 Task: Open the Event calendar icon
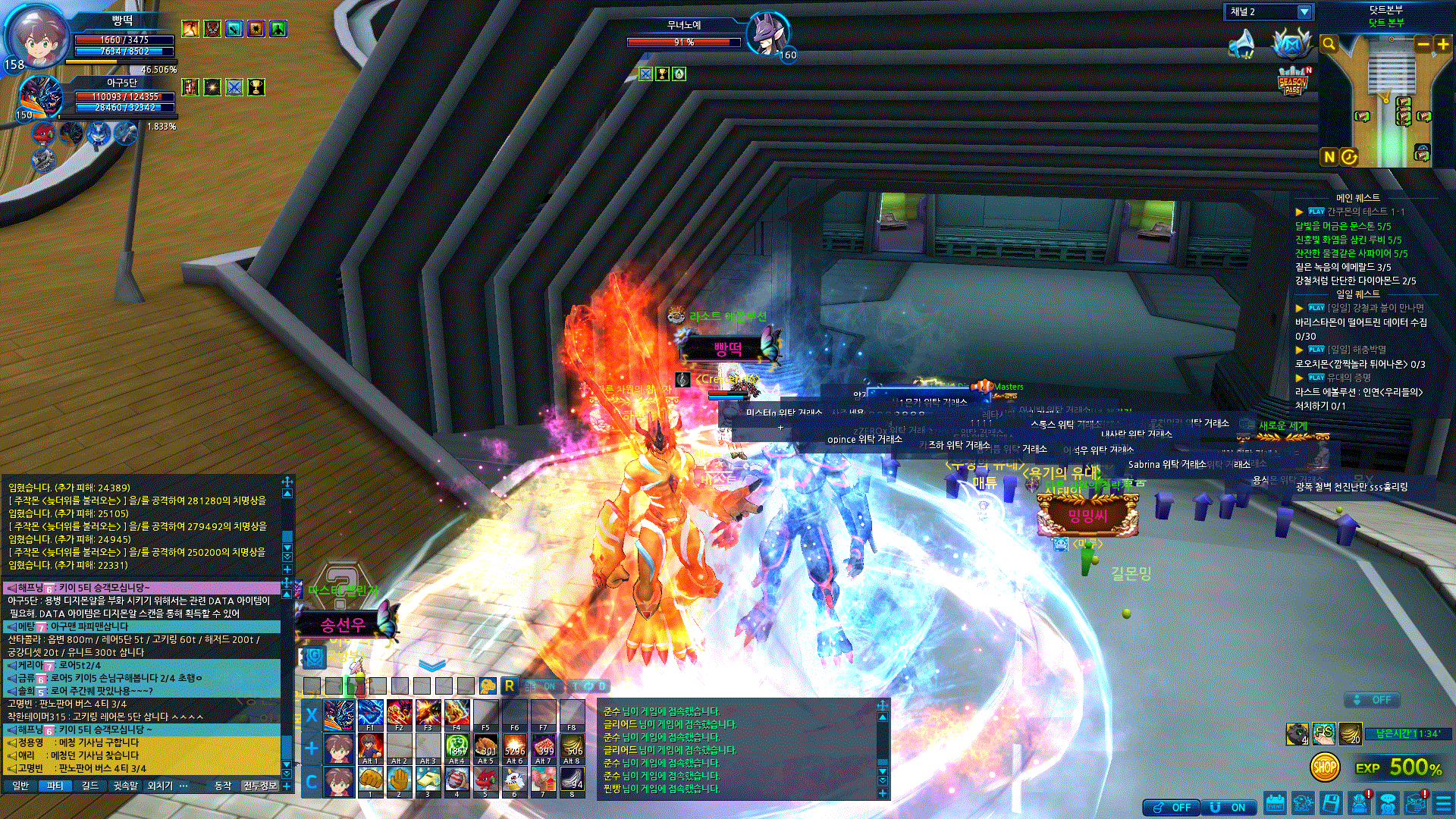coord(1275,803)
